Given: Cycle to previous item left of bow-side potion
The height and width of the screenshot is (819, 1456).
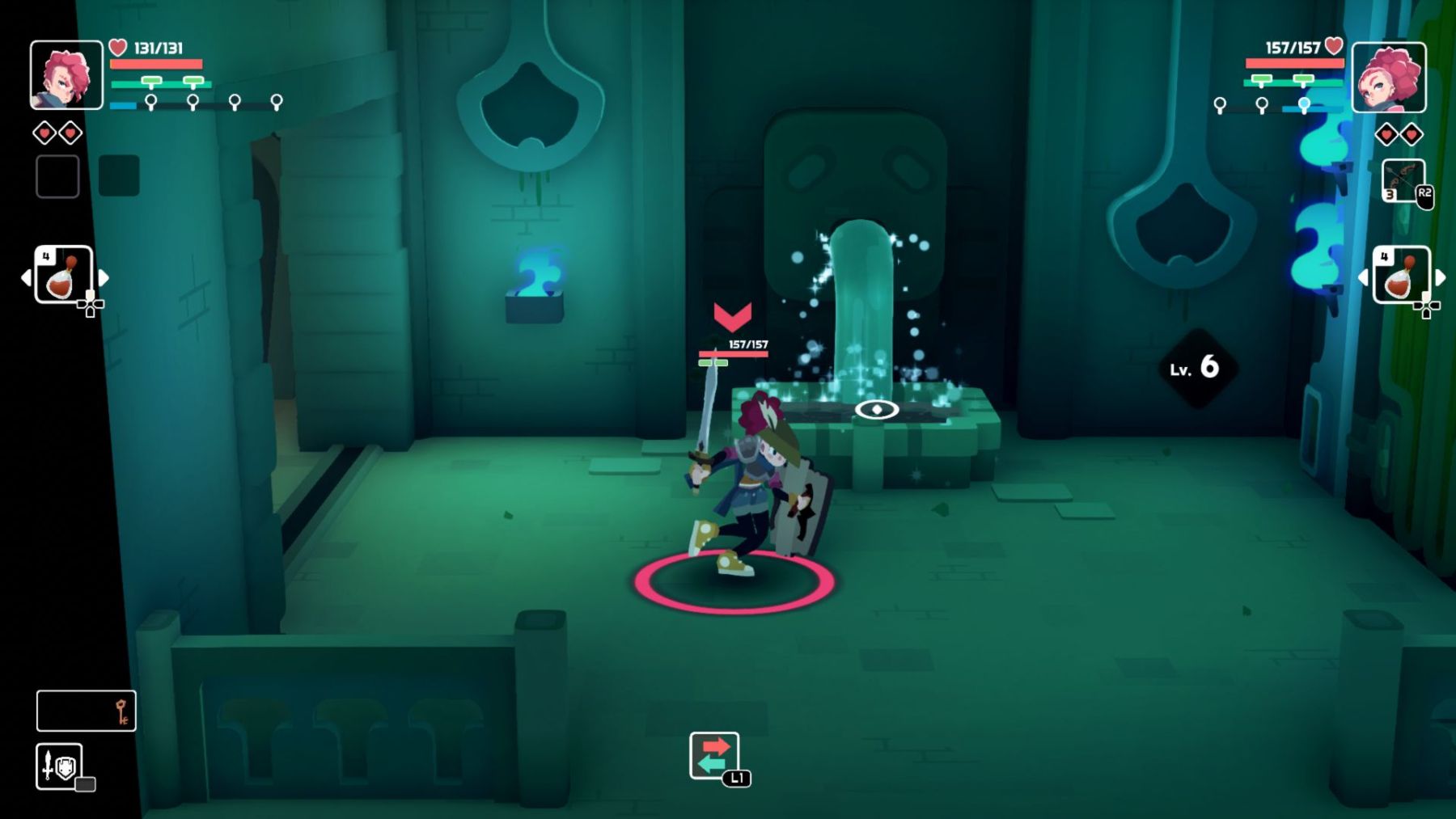Looking at the screenshot, I should pos(1363,277).
